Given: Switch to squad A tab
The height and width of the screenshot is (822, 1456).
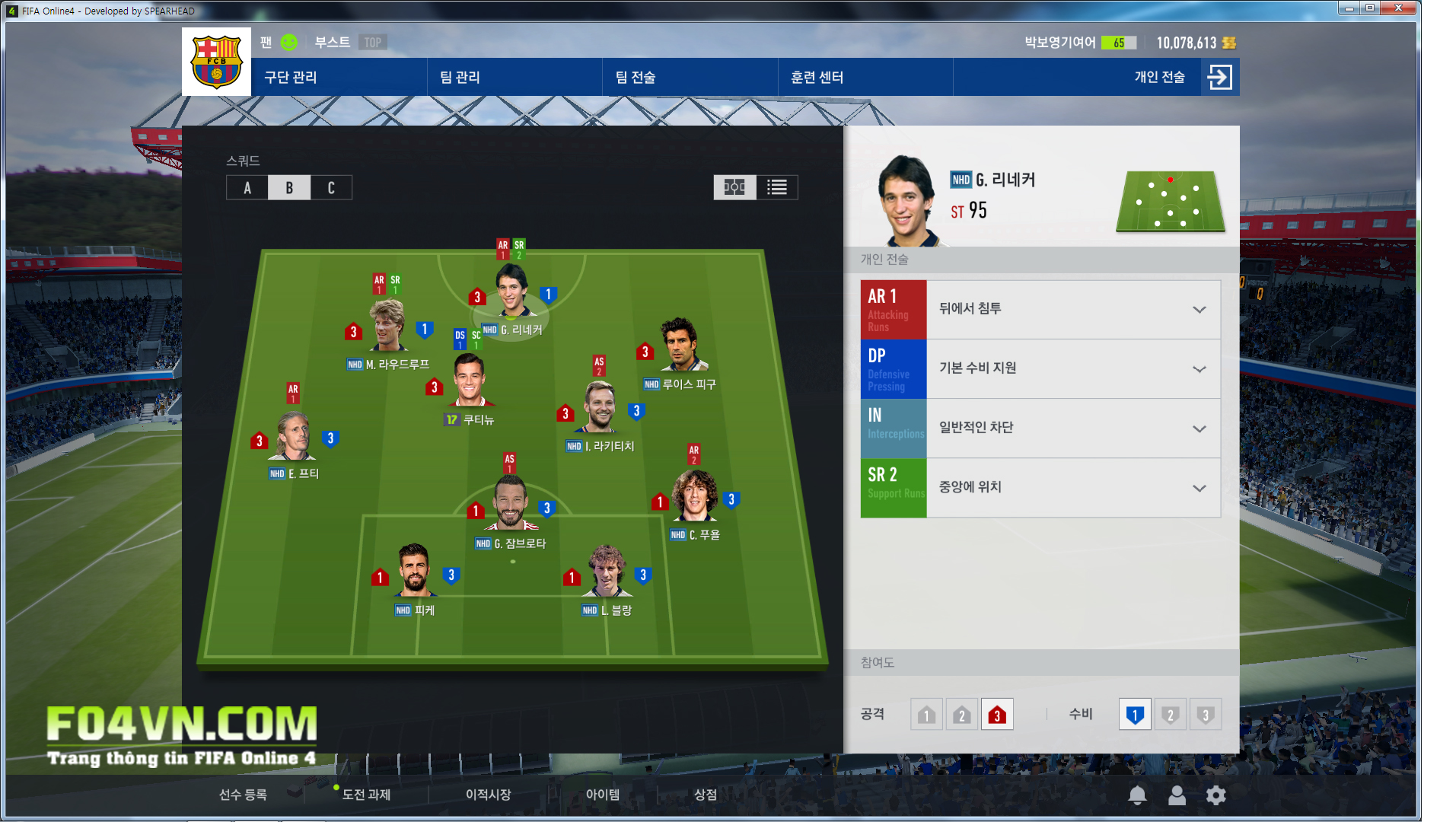Looking at the screenshot, I should click(247, 188).
